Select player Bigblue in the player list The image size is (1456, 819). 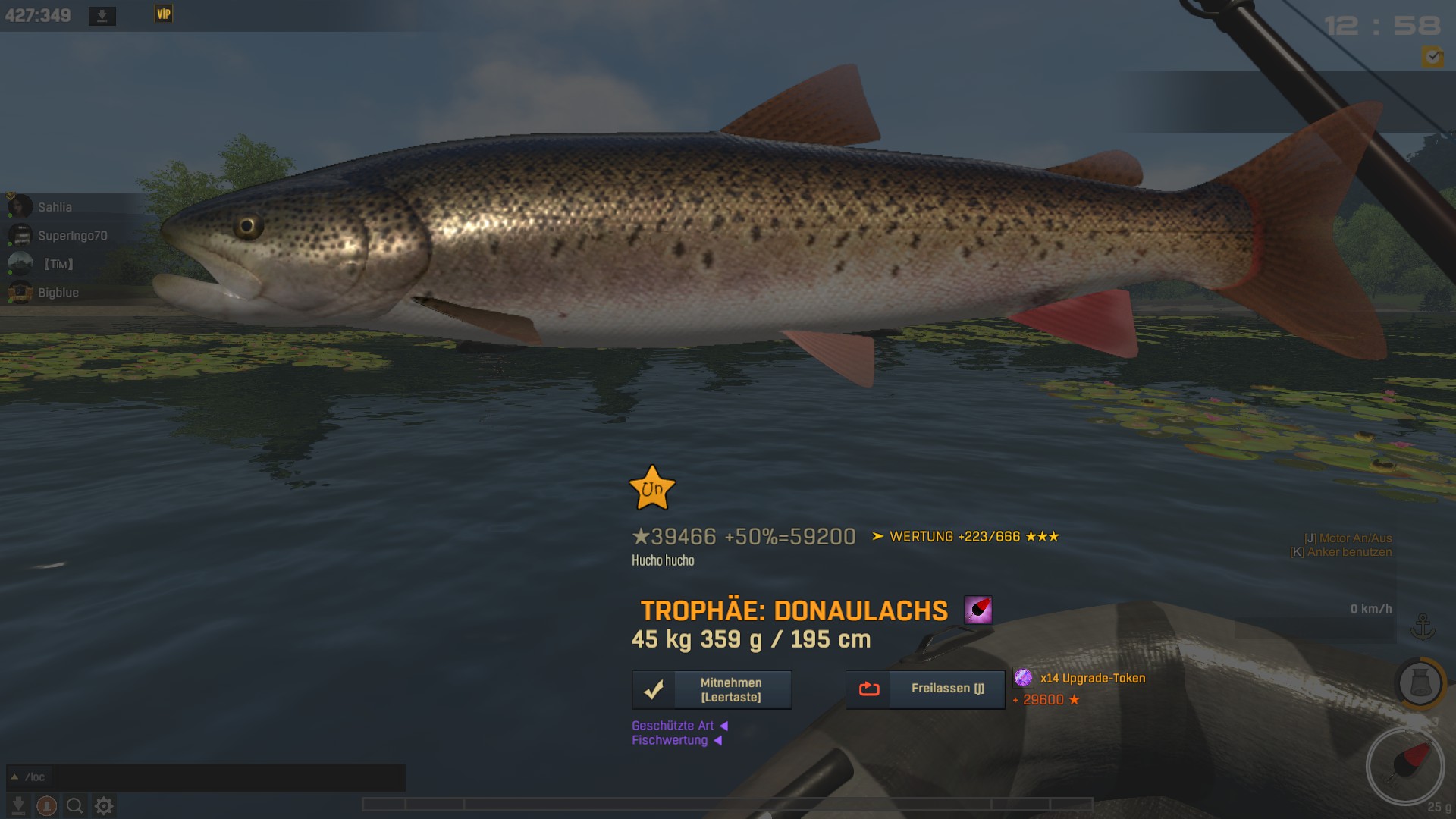click(58, 293)
